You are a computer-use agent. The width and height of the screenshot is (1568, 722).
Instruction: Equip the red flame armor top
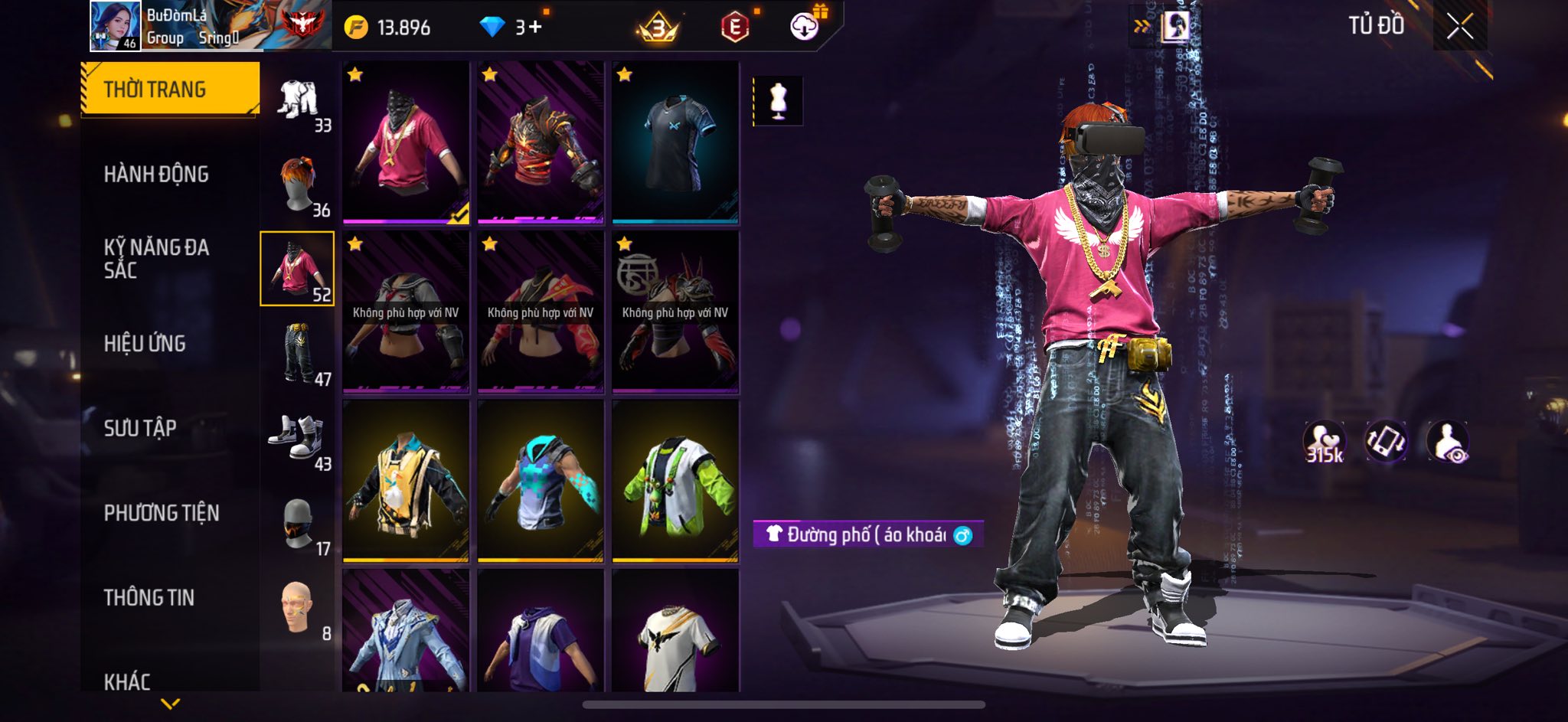(x=541, y=143)
